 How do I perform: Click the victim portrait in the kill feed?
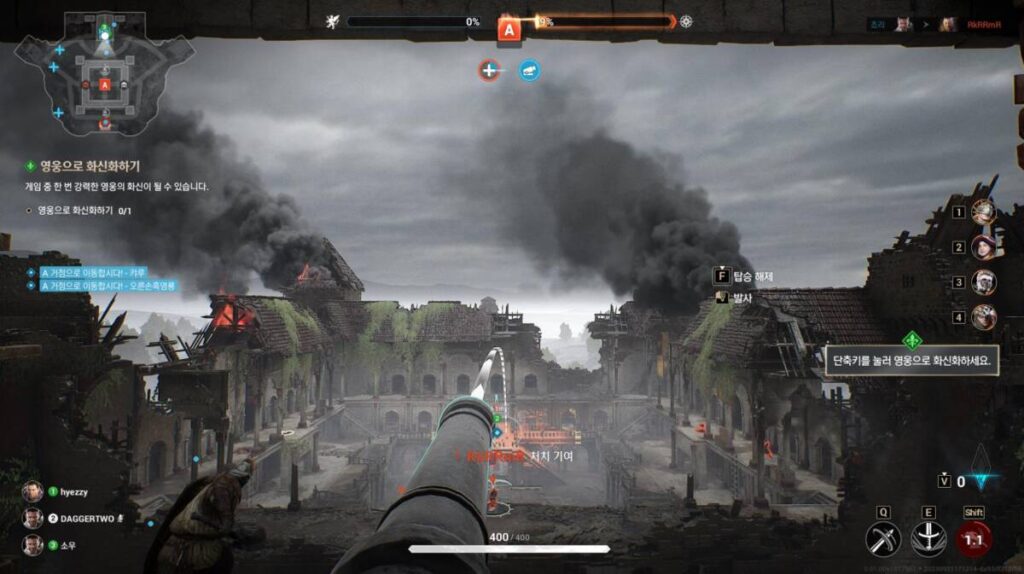pos(947,24)
